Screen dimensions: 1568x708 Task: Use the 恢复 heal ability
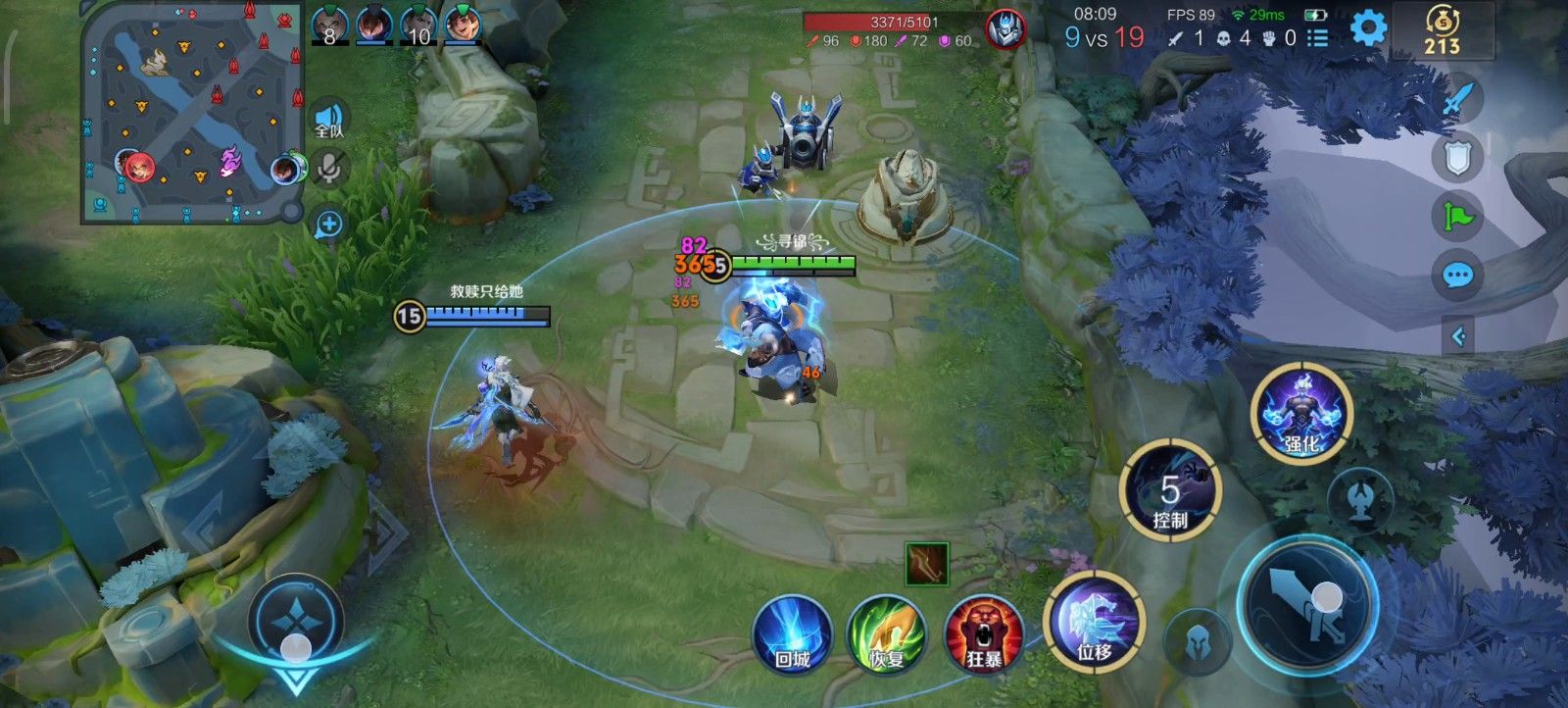887,634
